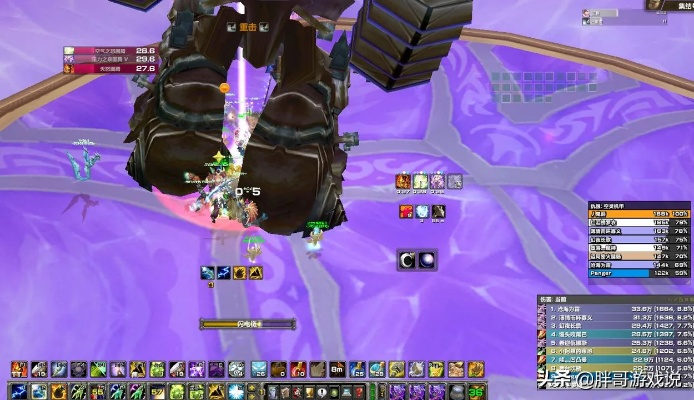
Task: Activate the crescent moon ability icon
Action: tap(409, 260)
